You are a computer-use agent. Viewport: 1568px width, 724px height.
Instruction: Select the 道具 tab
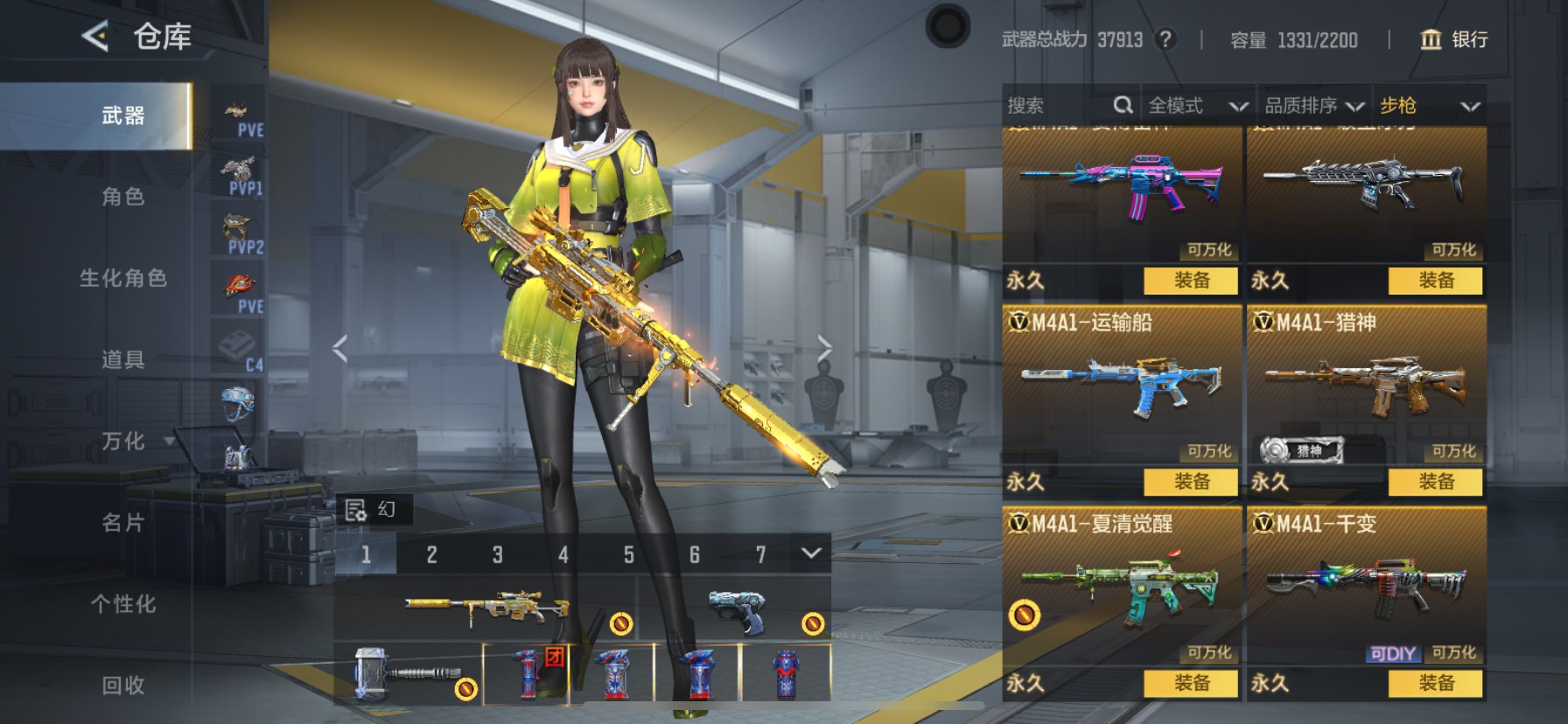122,359
